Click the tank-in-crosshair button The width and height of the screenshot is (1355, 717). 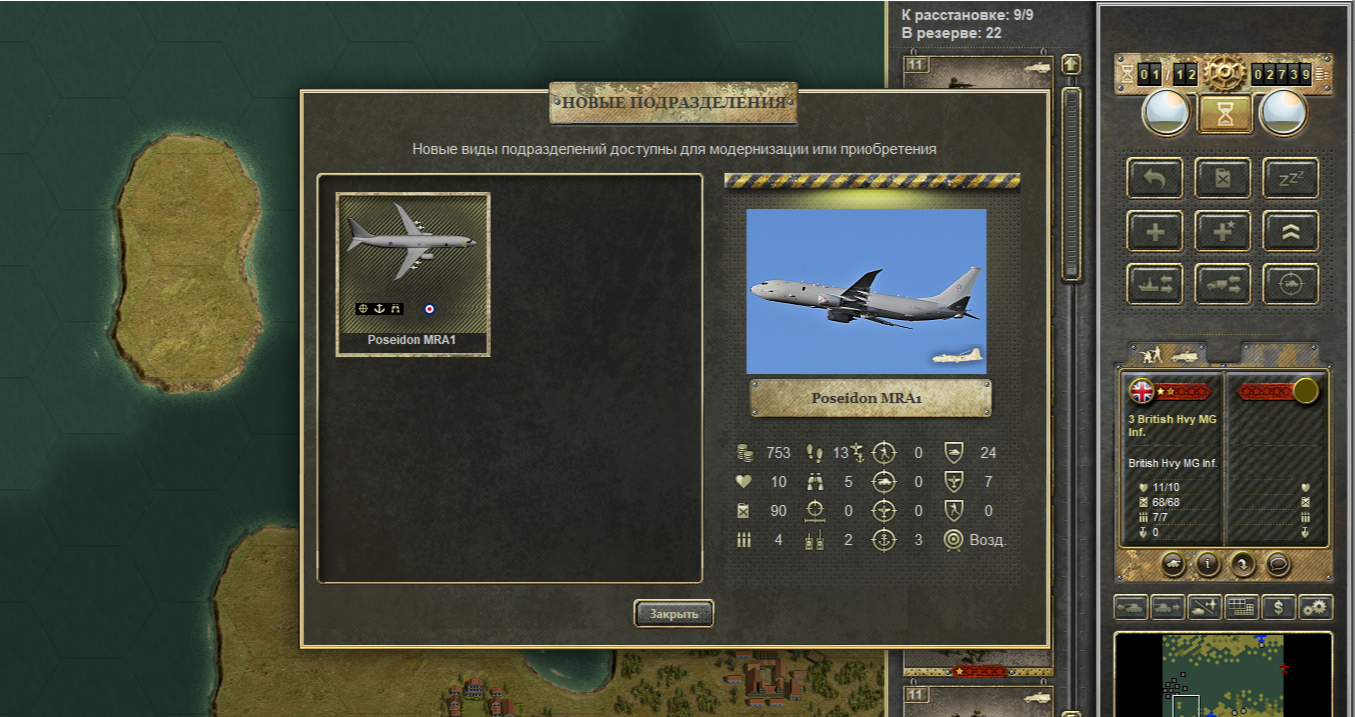coord(1290,284)
